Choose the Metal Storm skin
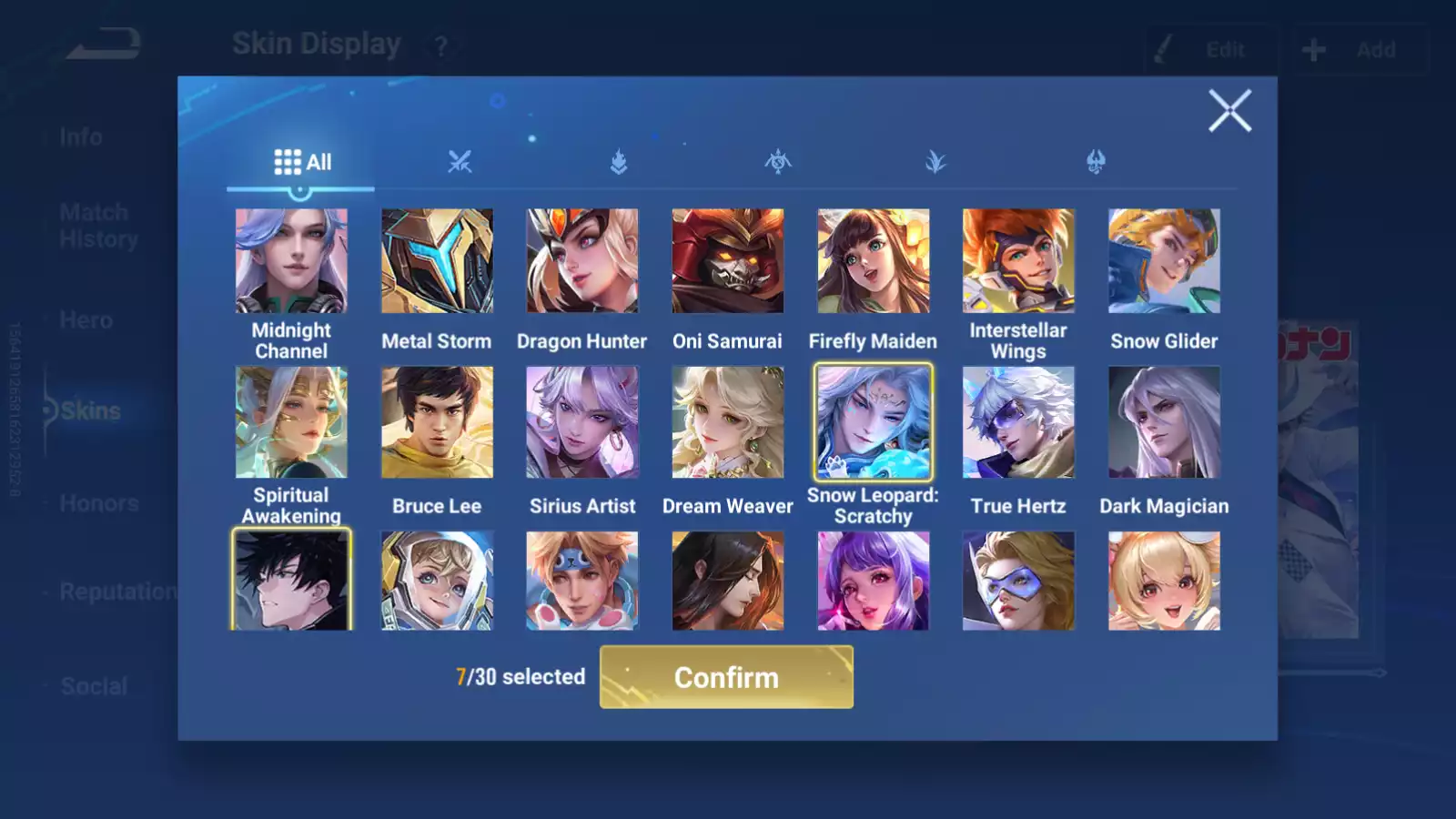Image resolution: width=1456 pixels, height=819 pixels. point(437,261)
